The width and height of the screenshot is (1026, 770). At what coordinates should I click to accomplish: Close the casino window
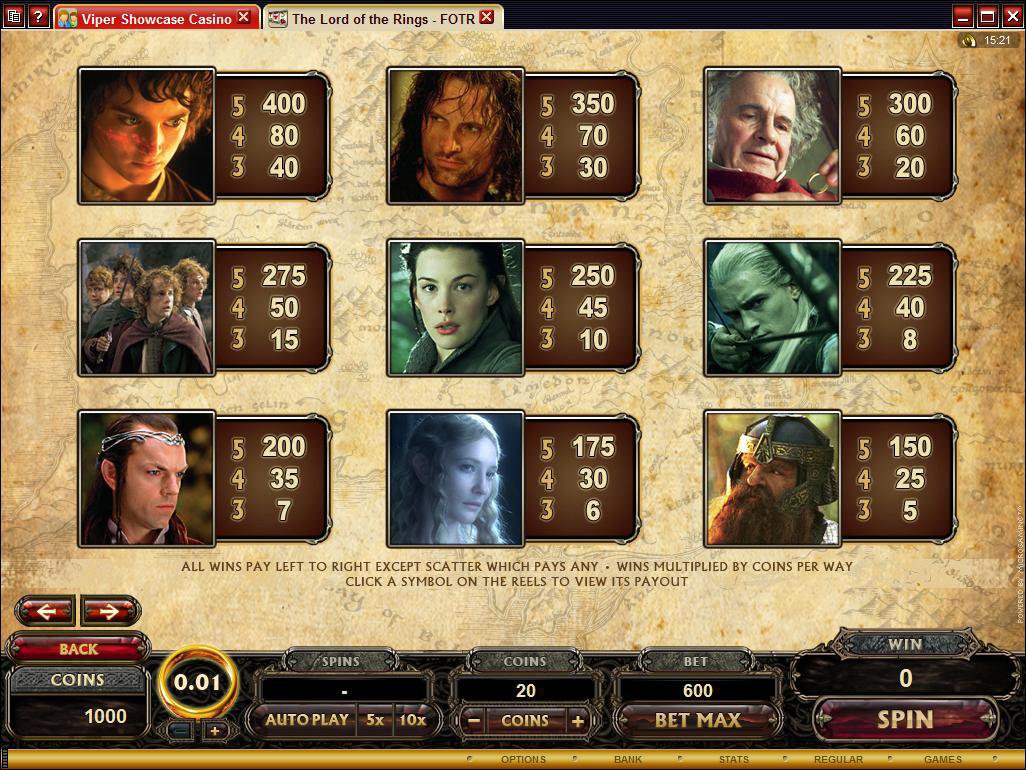tap(1011, 16)
